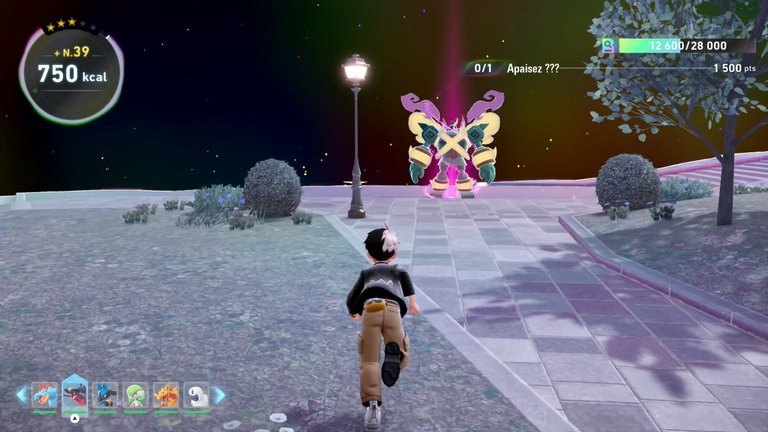Select Gardevoir party slot
Screen dimensions: 768x432
136,395
